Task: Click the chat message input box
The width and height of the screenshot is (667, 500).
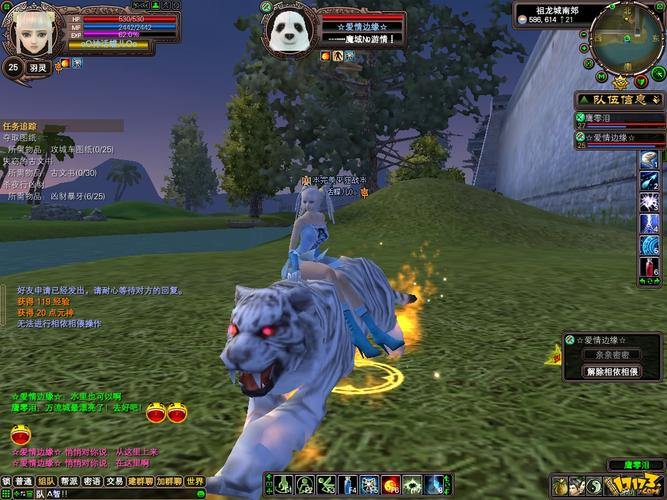Action: (x=120, y=494)
